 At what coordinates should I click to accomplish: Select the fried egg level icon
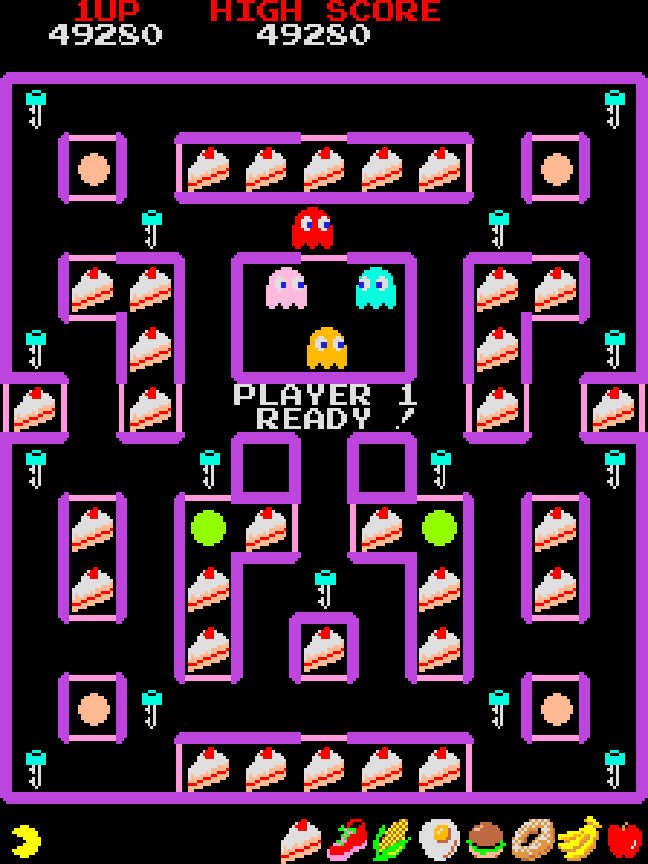tap(438, 839)
